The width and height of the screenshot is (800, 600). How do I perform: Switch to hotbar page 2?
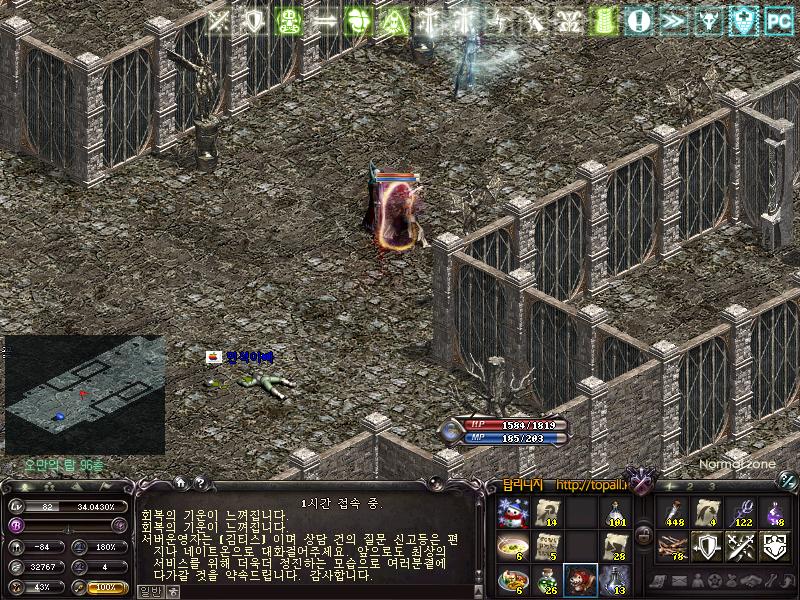[x=692, y=486]
